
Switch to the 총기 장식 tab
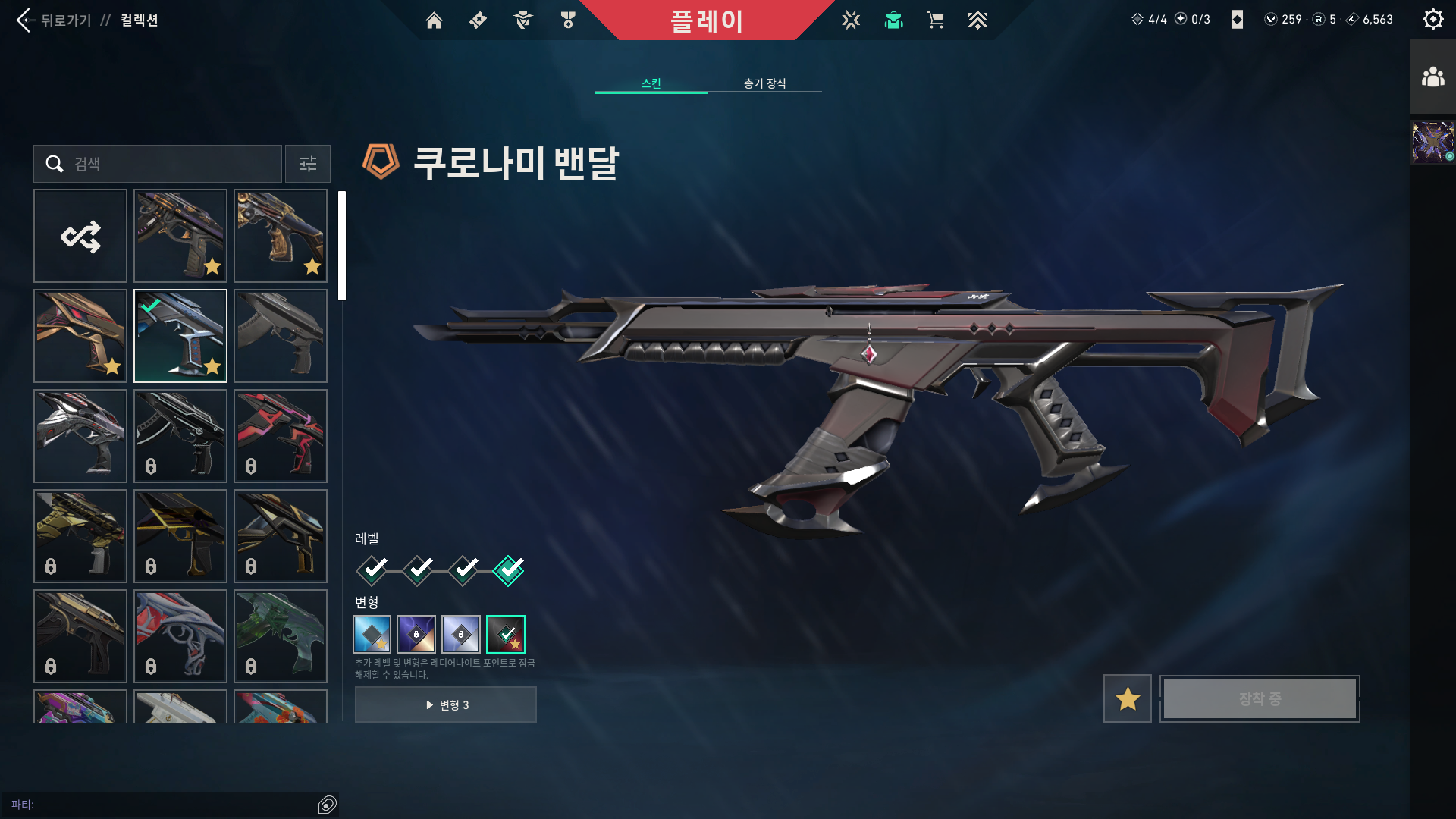click(x=764, y=84)
